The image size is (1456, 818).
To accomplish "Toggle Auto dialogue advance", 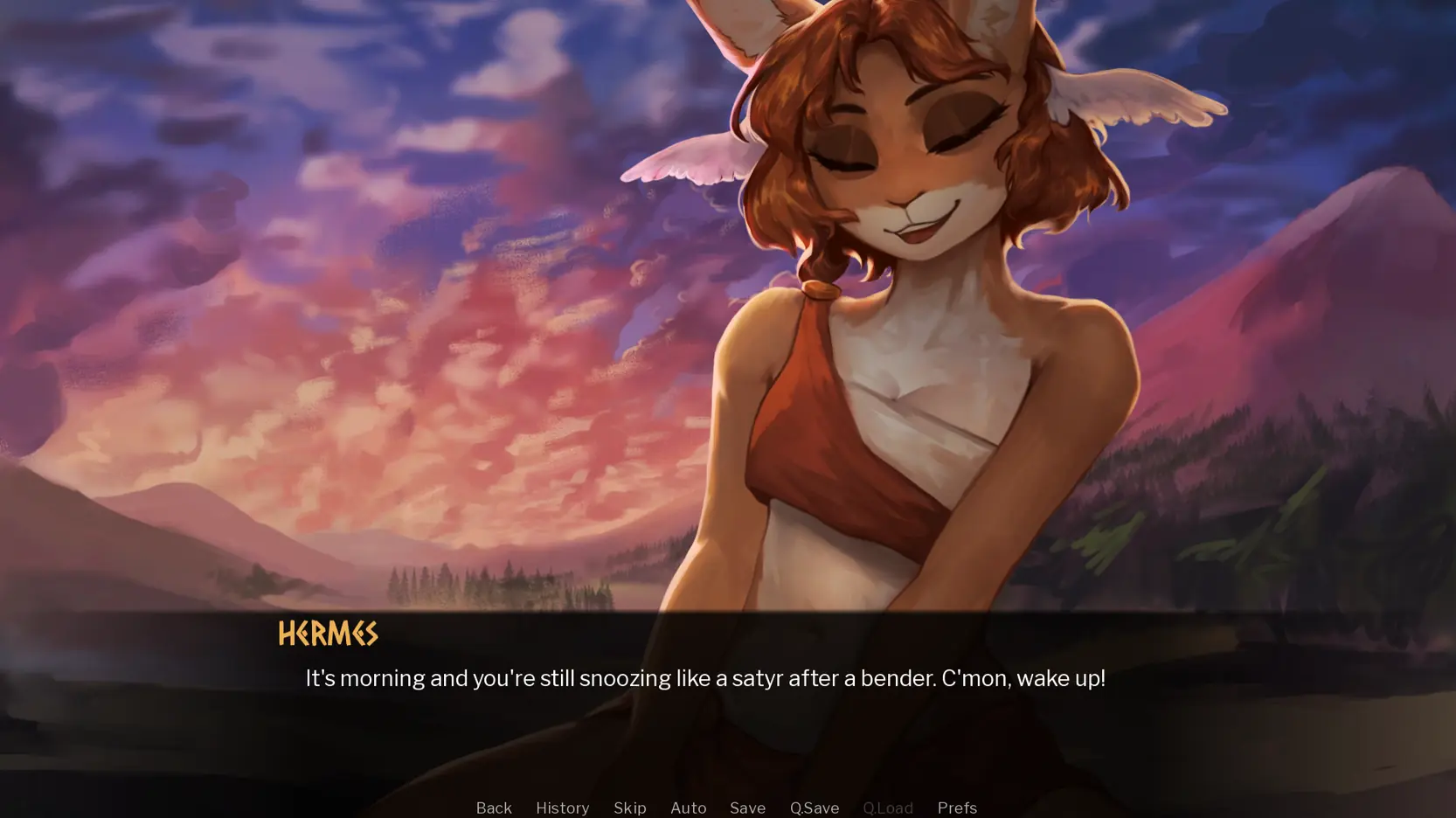I will (x=688, y=808).
